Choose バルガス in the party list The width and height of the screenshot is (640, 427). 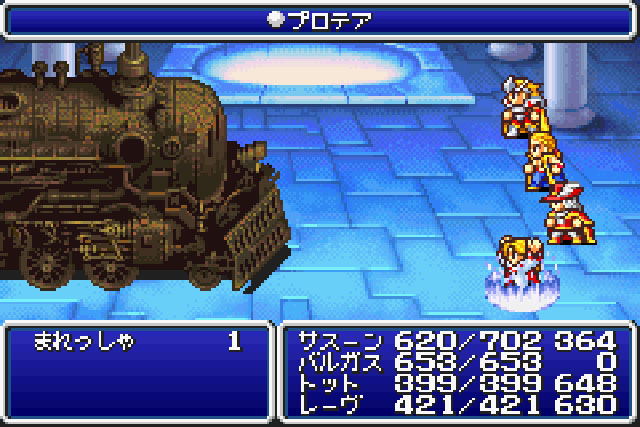click(x=458, y=363)
